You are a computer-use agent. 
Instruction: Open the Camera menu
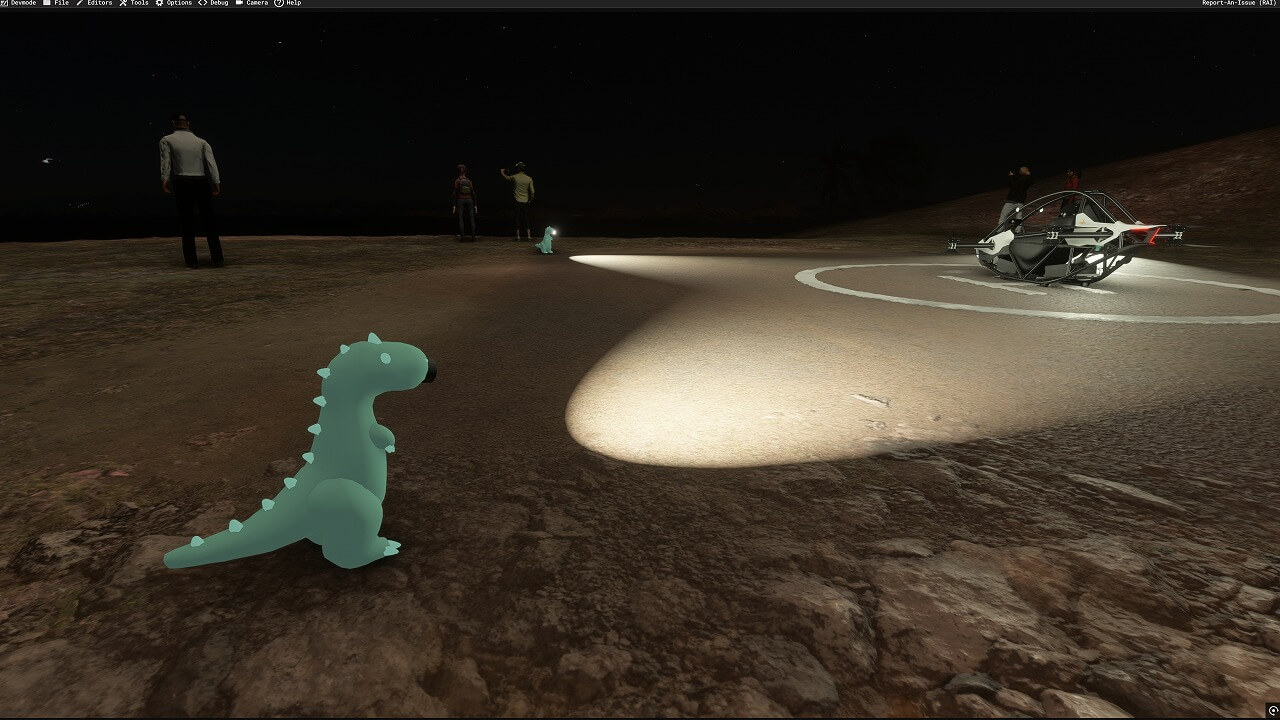coord(252,3)
